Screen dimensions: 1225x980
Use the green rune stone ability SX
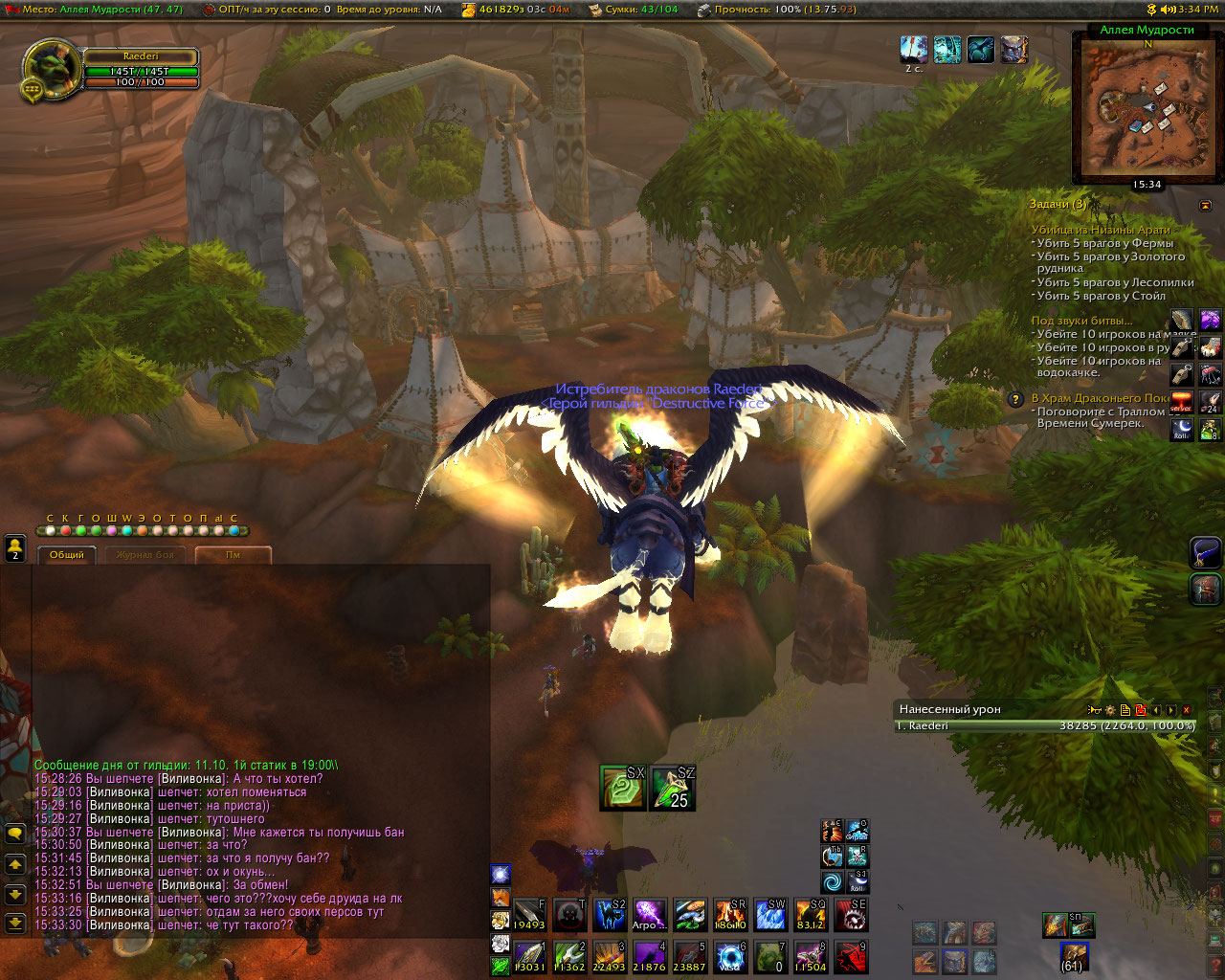622,788
